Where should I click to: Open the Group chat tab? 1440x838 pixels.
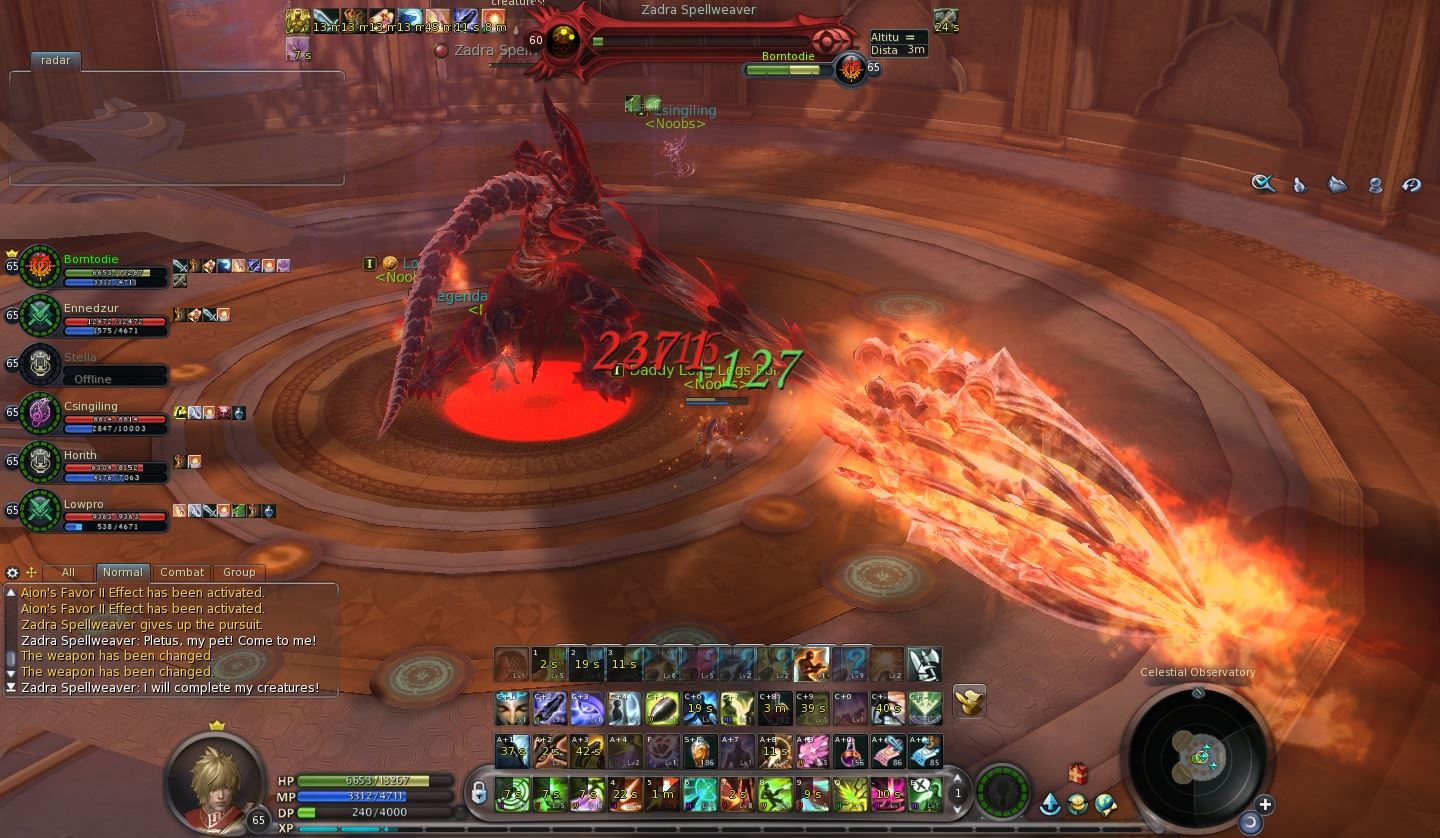coord(239,572)
